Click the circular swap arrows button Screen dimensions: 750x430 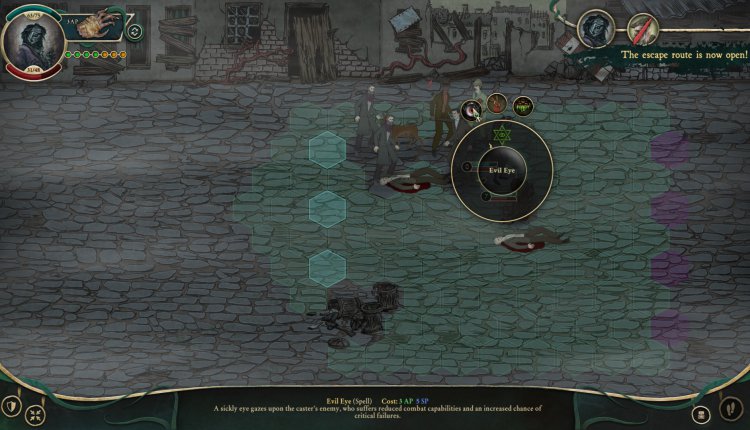click(135, 31)
